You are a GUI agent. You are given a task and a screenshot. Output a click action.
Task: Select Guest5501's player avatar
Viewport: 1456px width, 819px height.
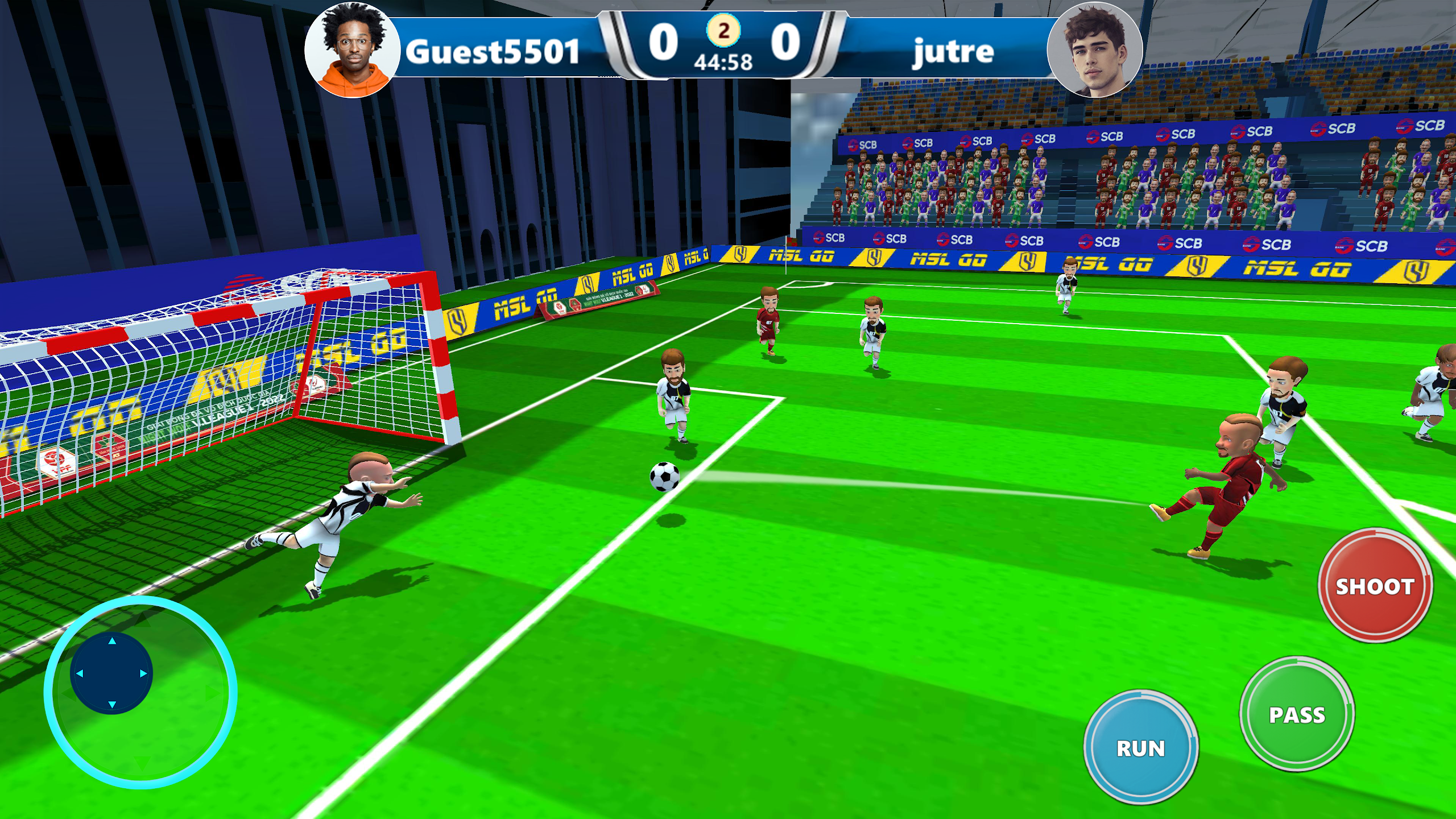coord(352,50)
